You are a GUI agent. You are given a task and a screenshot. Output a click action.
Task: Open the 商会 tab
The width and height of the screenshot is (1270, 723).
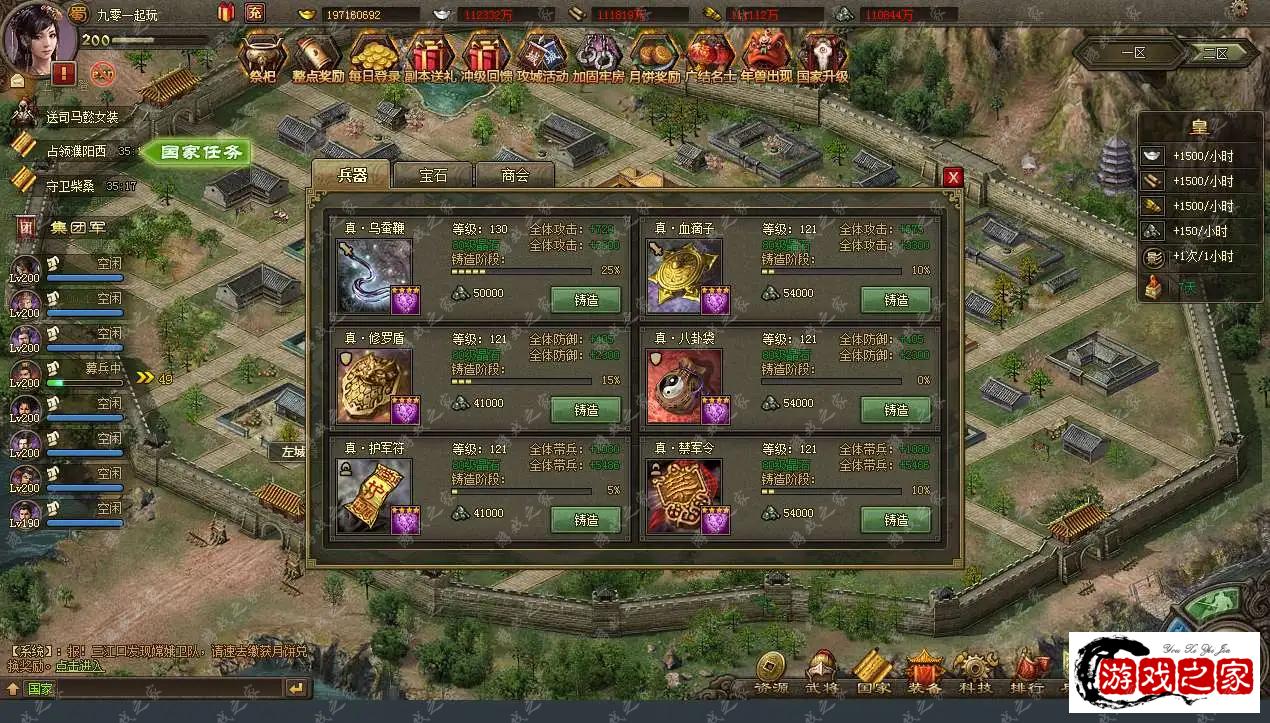pyautogui.click(x=514, y=174)
